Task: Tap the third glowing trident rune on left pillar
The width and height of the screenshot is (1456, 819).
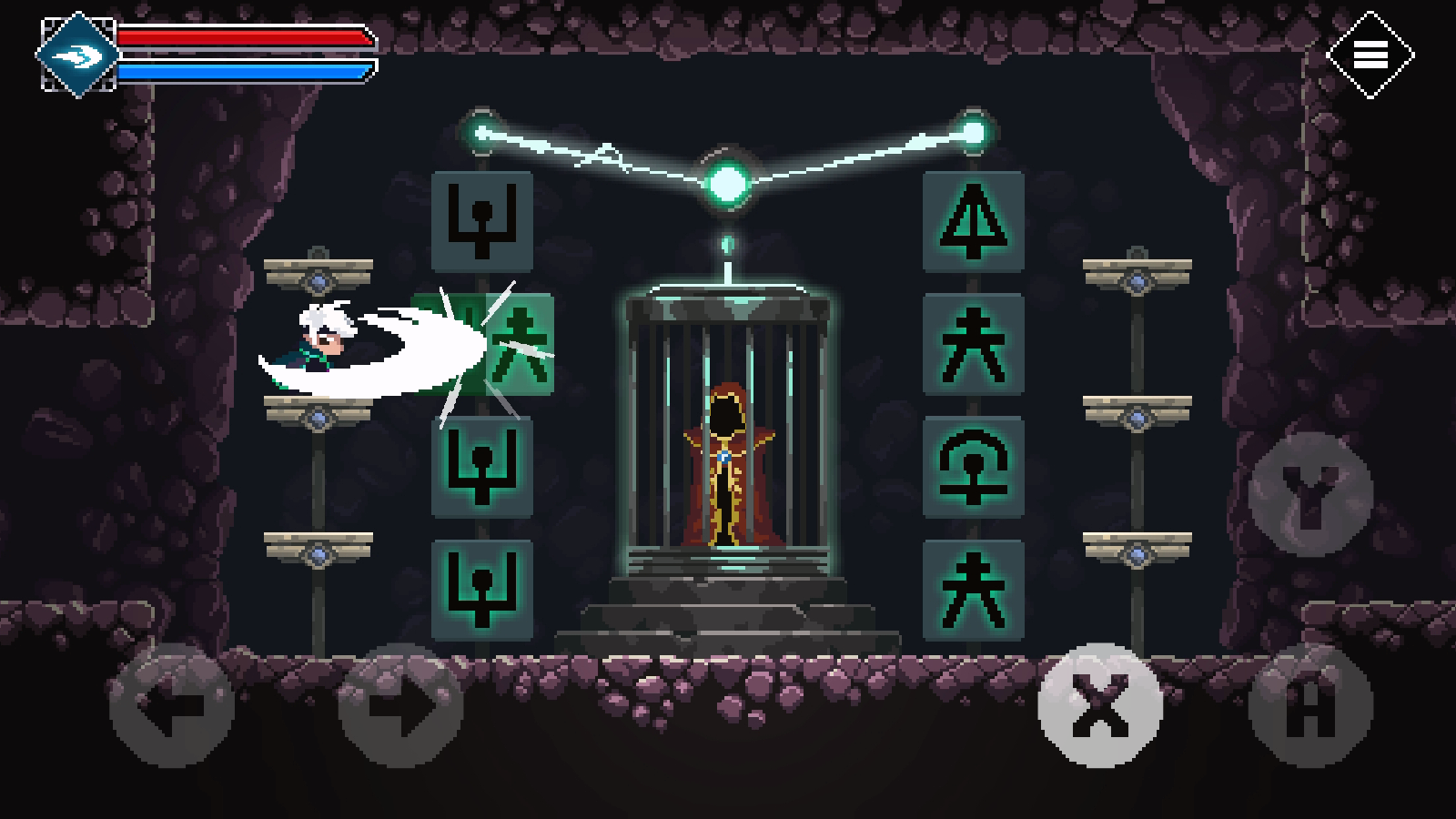Action: pyautogui.click(x=482, y=469)
